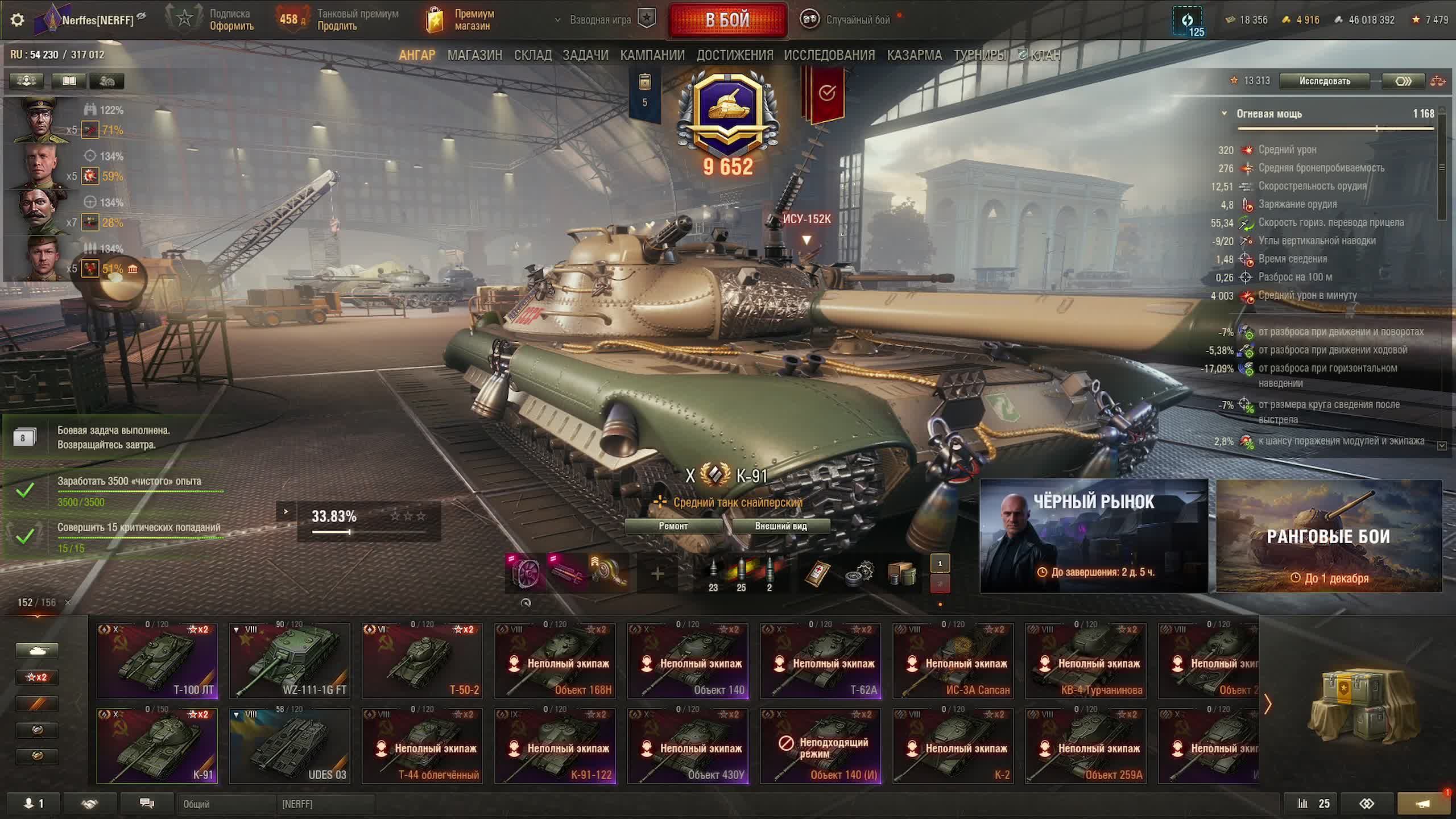Open the СКЛАД depot tab
The height and width of the screenshot is (819, 1456).
point(532,55)
